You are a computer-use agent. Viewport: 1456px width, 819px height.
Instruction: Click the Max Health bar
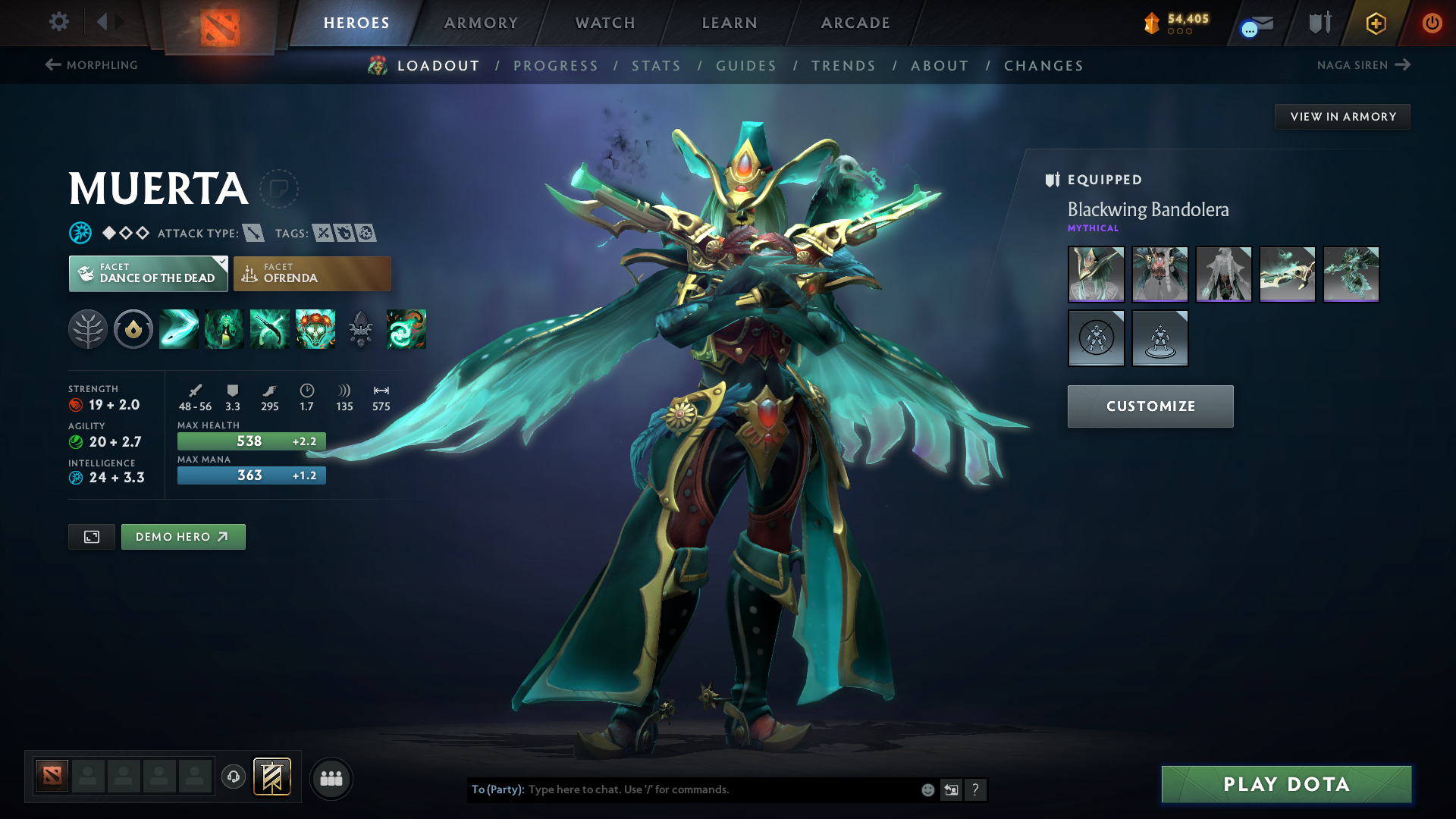[251, 441]
